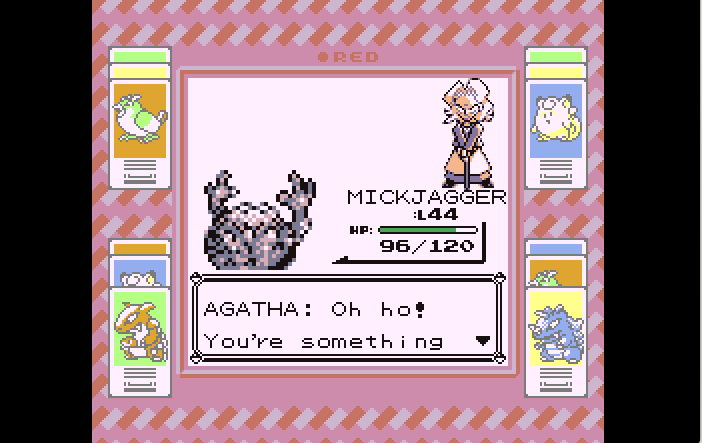
Task: Choose the blue Rhydon card on yellow background
Action: coord(555,328)
